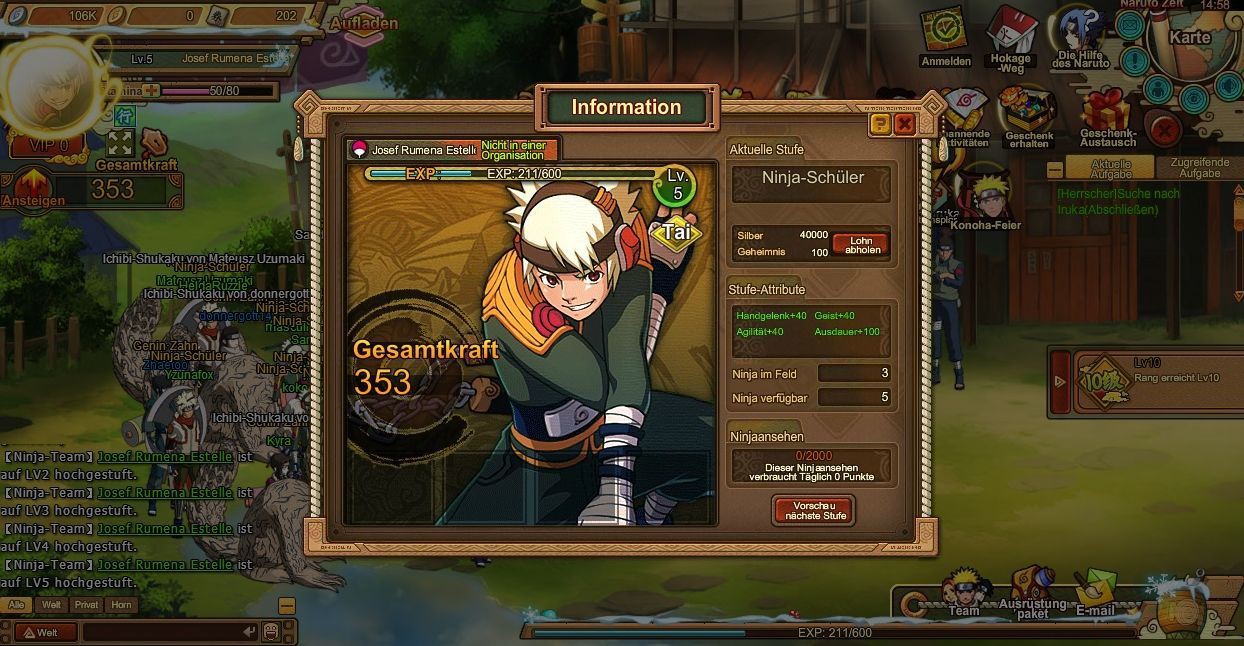This screenshot has height=646, width=1244.
Task: Open the Karte world map
Action: coord(1190,40)
